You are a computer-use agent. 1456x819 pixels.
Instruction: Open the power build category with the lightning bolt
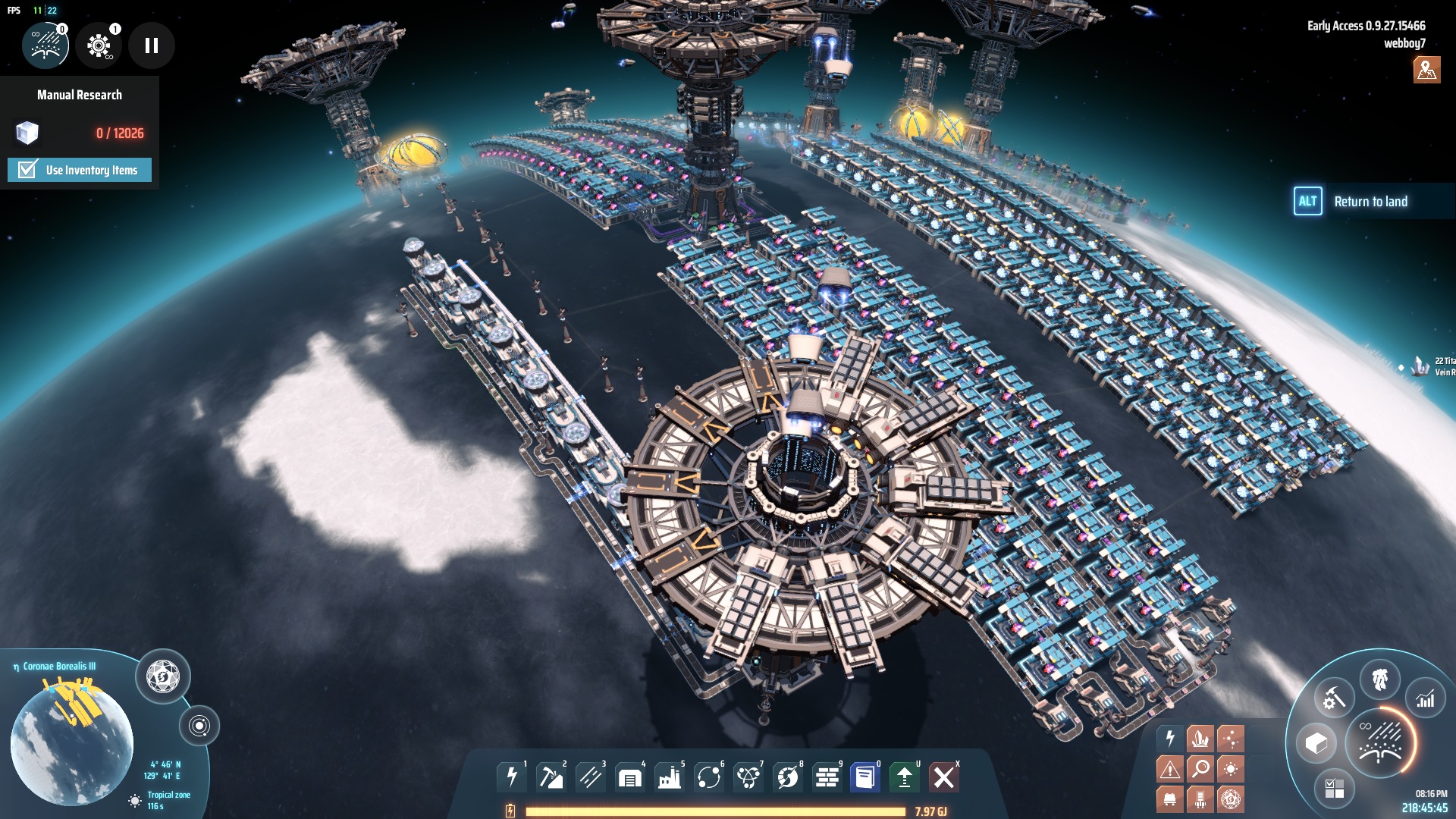coord(512,777)
